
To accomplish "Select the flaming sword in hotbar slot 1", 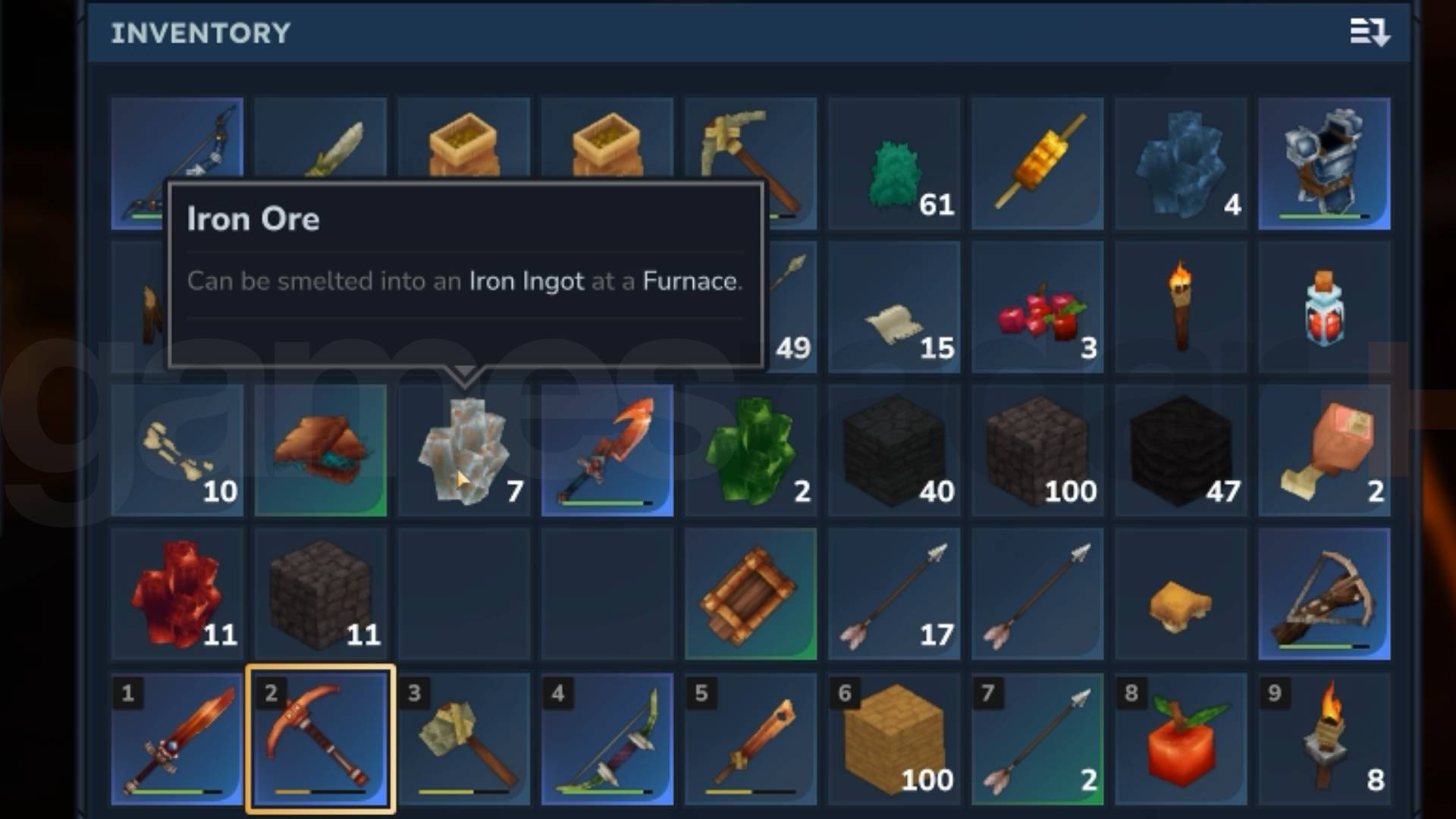I will point(177,739).
